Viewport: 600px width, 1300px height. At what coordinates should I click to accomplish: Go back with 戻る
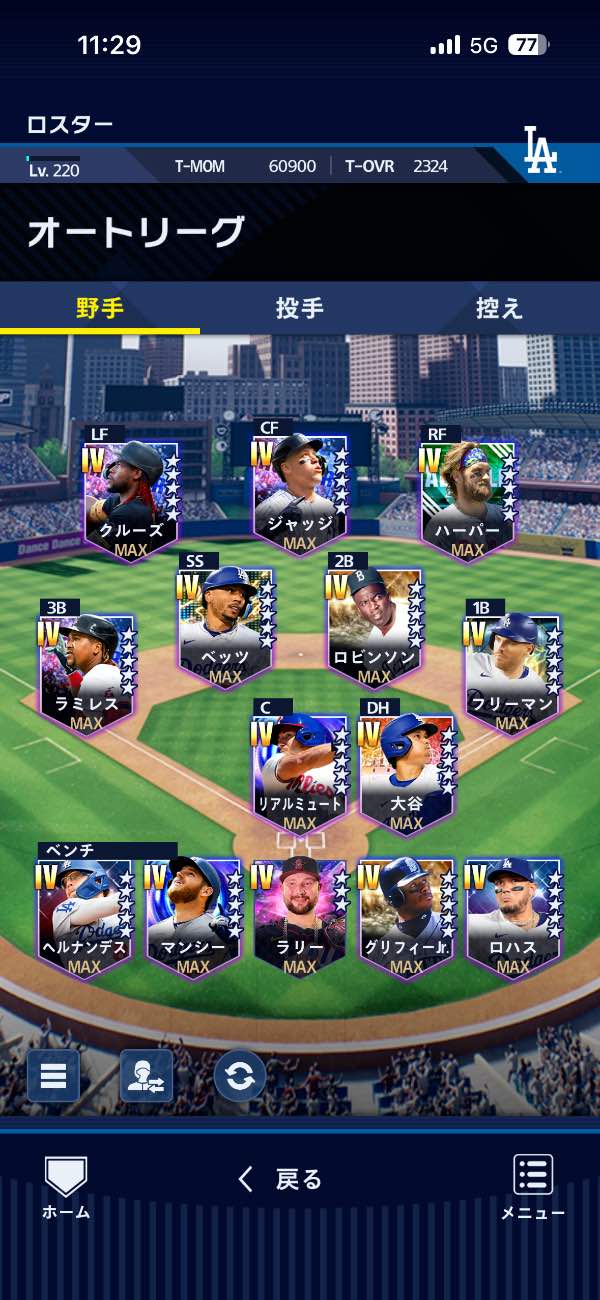[x=280, y=1180]
